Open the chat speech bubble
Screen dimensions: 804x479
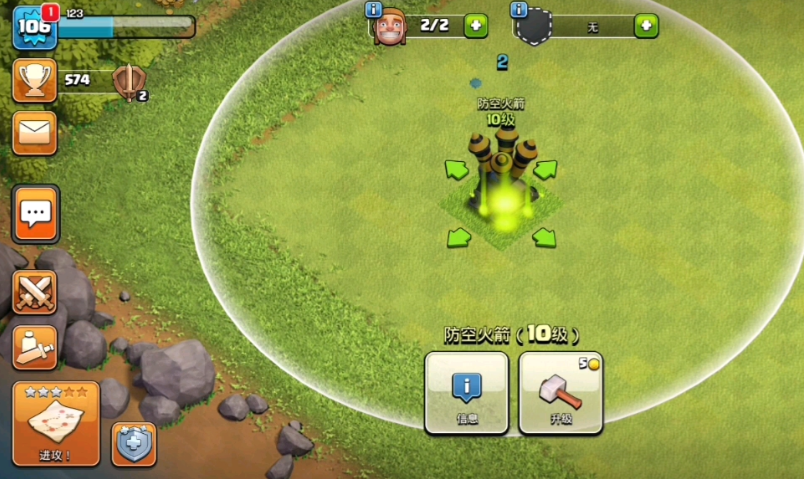36,213
